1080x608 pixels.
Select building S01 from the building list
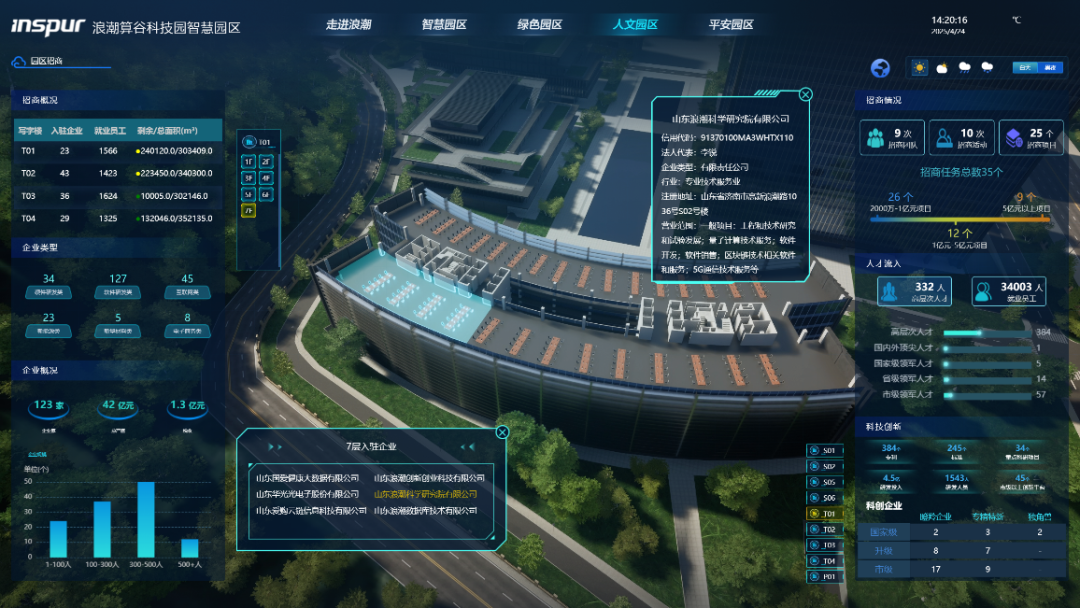coord(827,450)
